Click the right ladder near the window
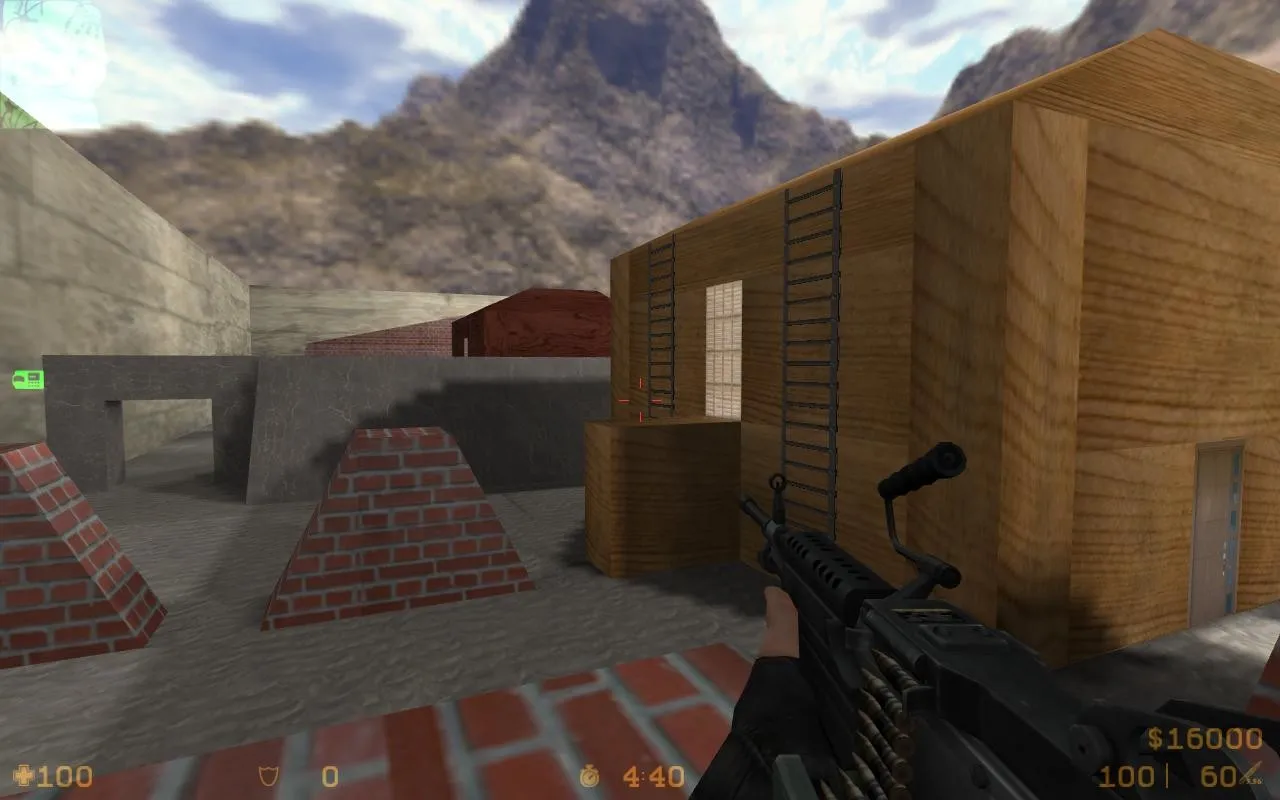Screen dimensions: 1280x800 [x=810, y=330]
